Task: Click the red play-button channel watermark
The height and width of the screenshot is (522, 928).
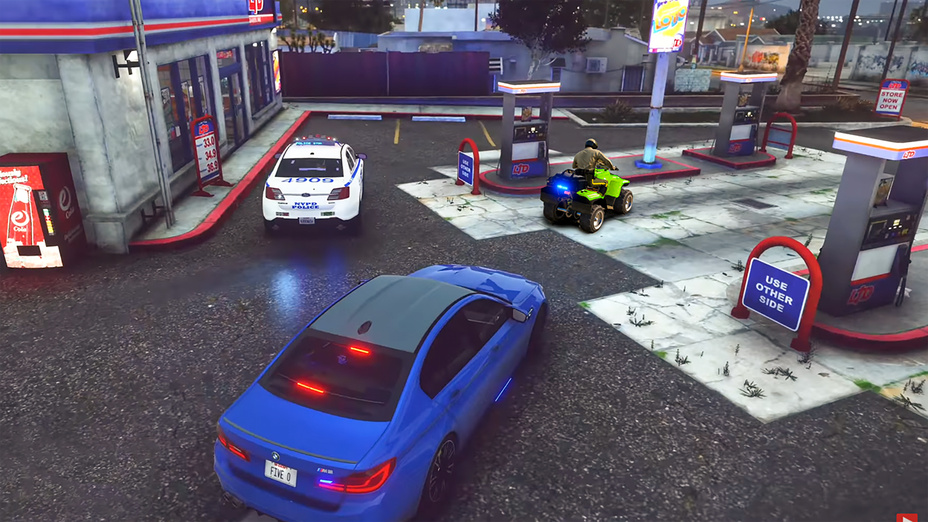Action: pos(905,517)
